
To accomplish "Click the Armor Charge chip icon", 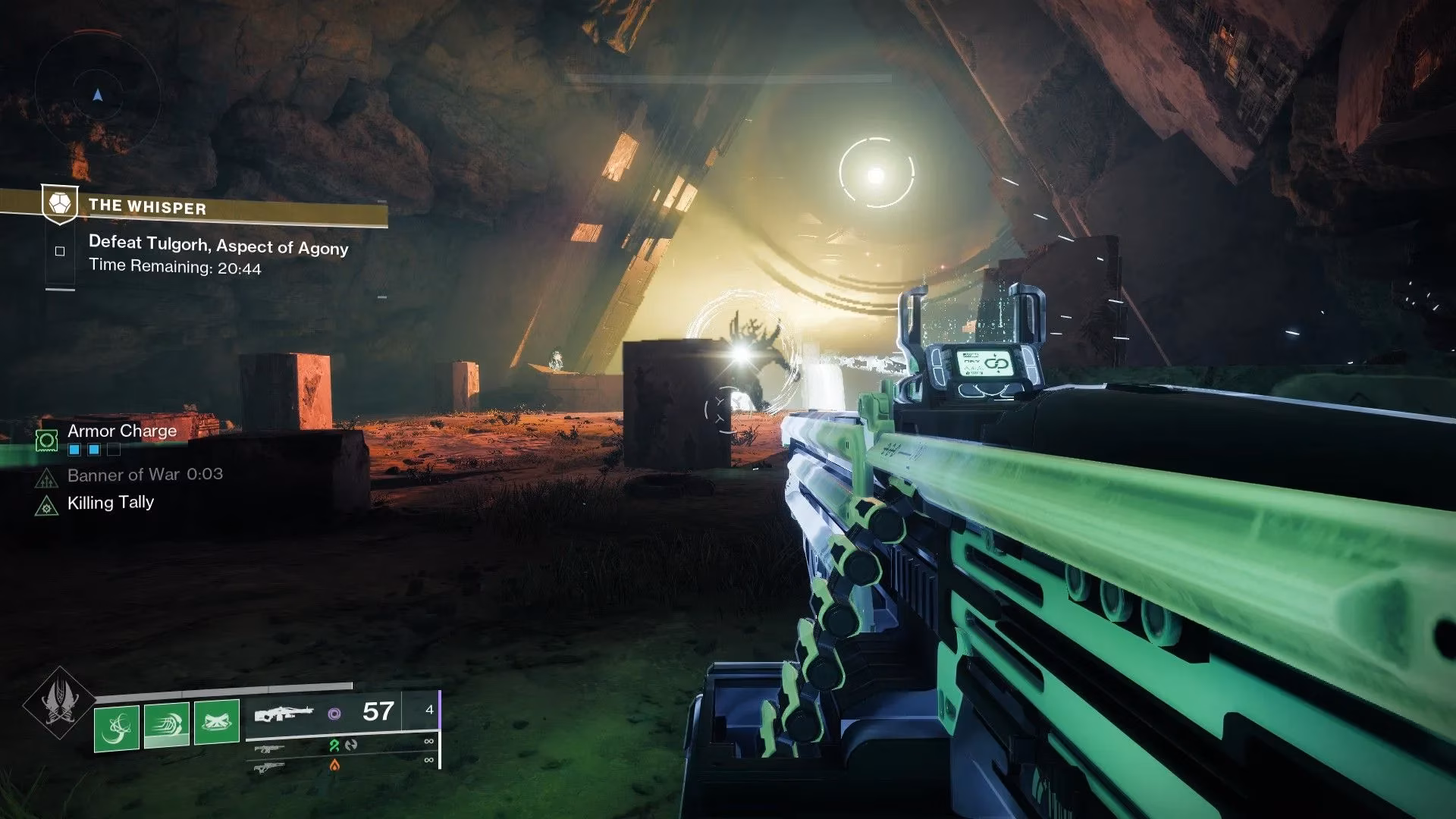I will tap(47, 441).
